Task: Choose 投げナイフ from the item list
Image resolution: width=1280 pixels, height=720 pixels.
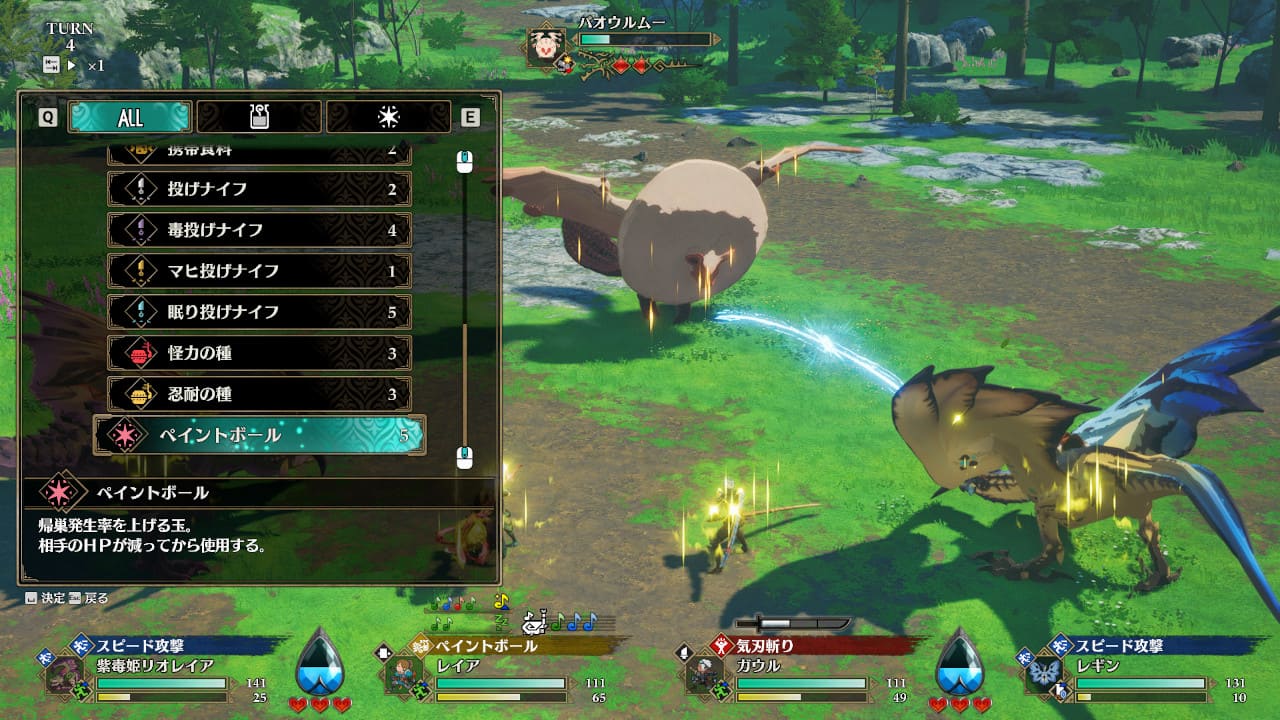Action: coord(259,189)
